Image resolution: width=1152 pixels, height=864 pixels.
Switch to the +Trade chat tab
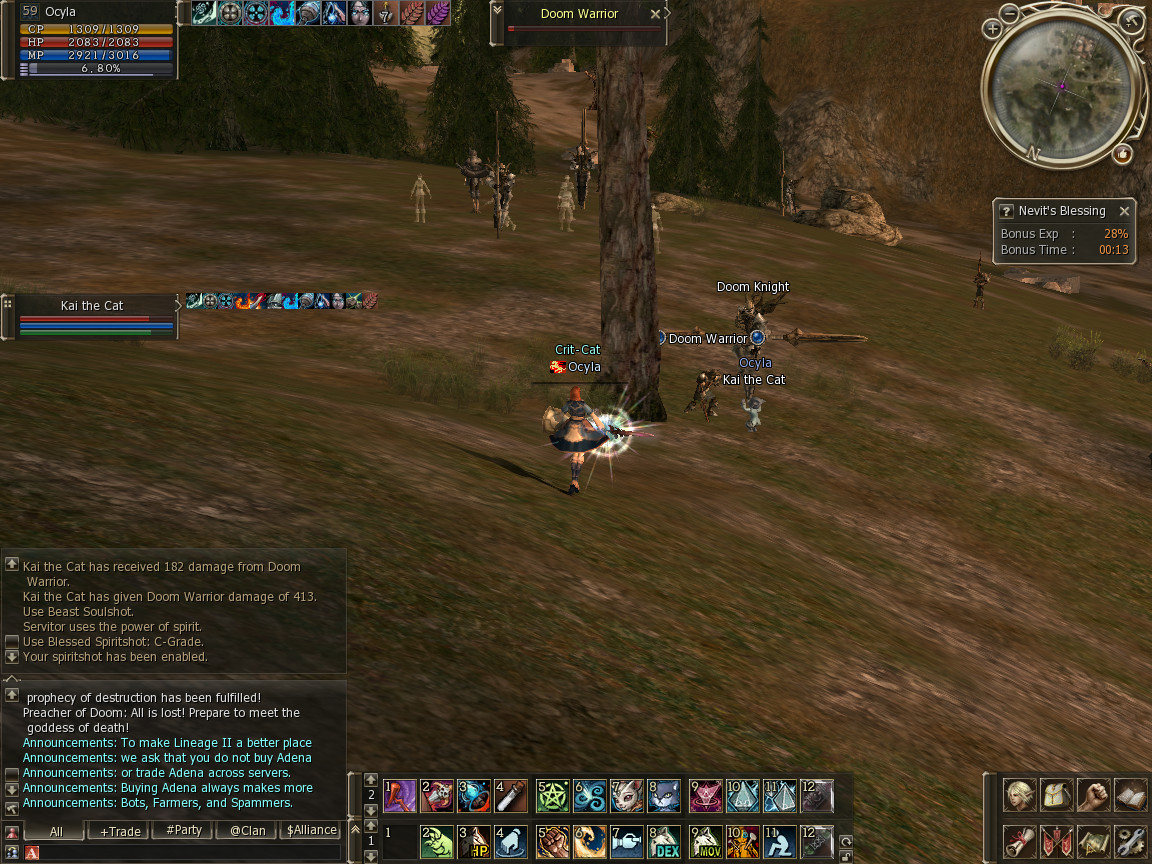tap(120, 831)
